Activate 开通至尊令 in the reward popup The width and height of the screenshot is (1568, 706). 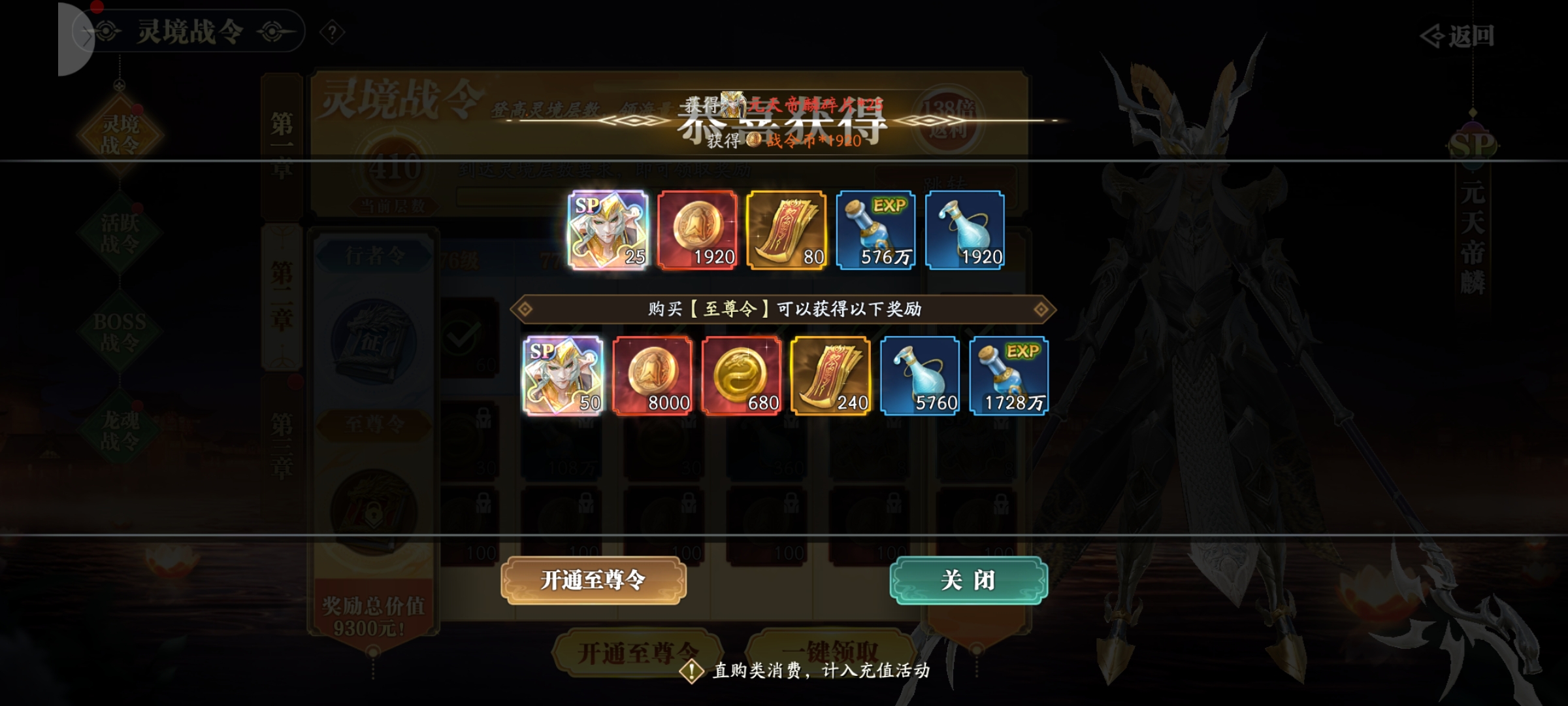[x=593, y=580]
